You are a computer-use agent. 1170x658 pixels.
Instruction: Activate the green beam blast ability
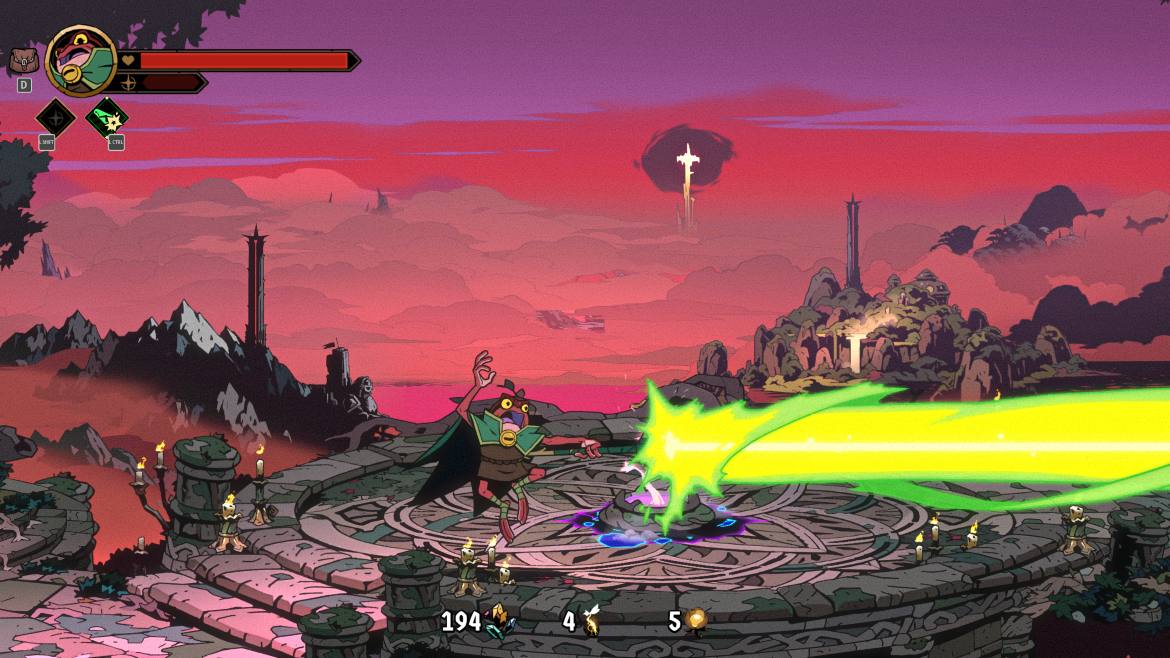click(x=107, y=117)
